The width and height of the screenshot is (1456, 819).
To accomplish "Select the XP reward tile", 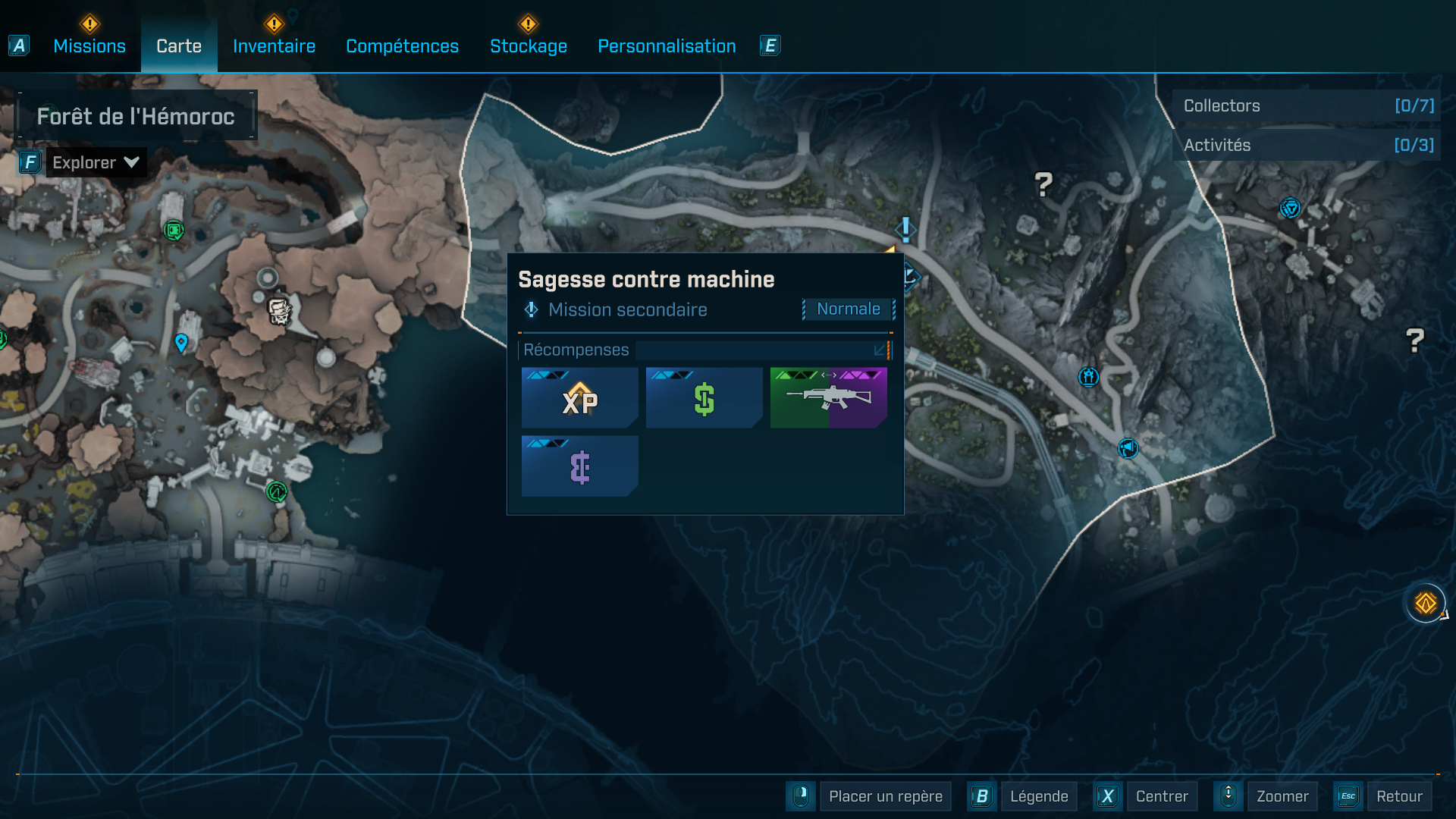I will point(580,398).
